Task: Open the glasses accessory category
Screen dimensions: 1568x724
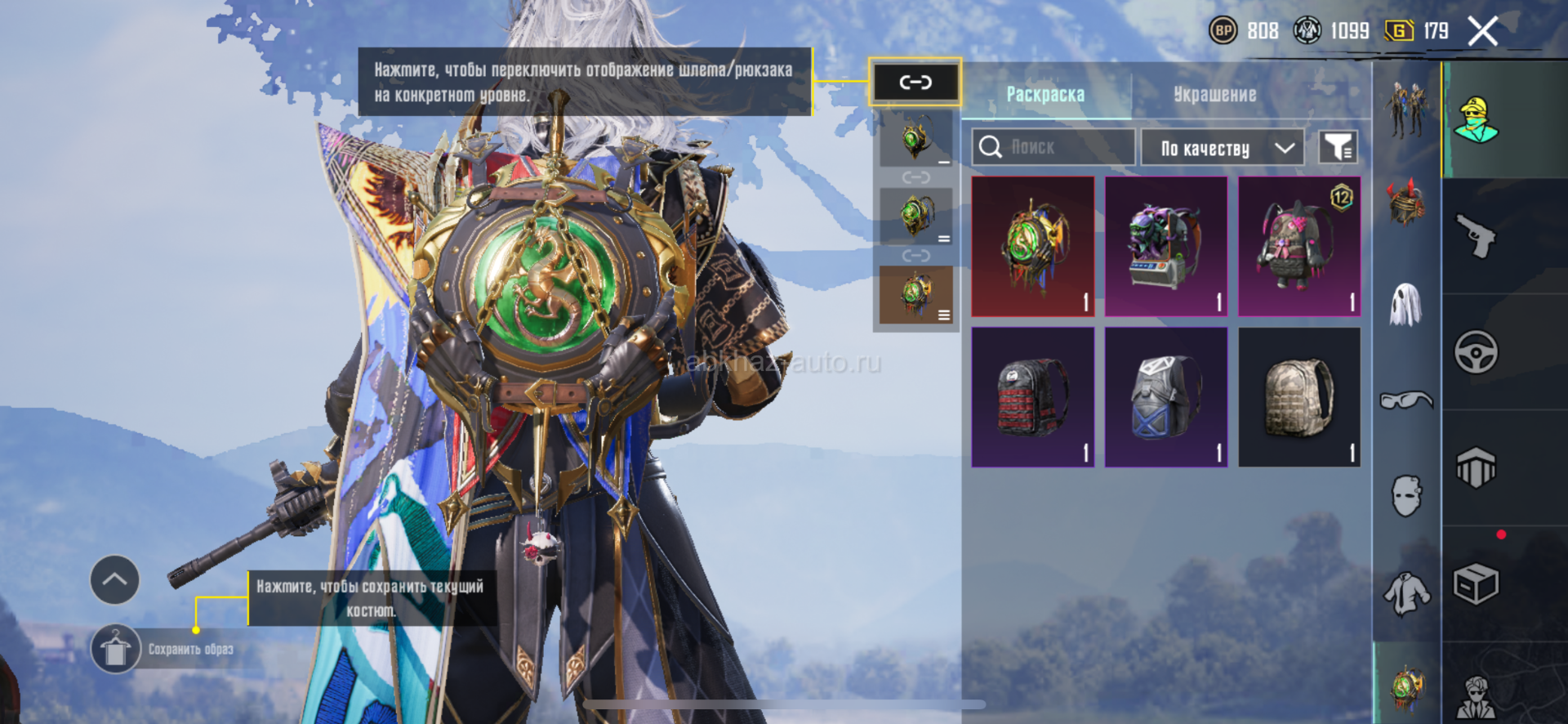Action: pos(1406,400)
